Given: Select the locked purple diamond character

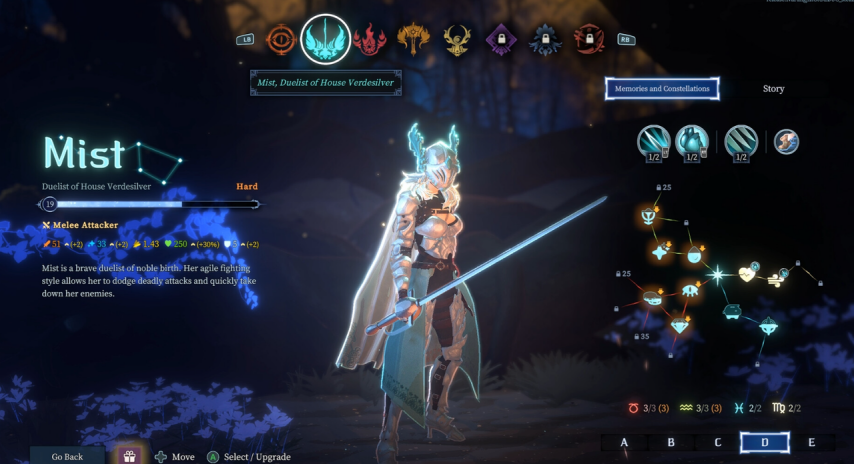Looking at the screenshot, I should point(501,40).
